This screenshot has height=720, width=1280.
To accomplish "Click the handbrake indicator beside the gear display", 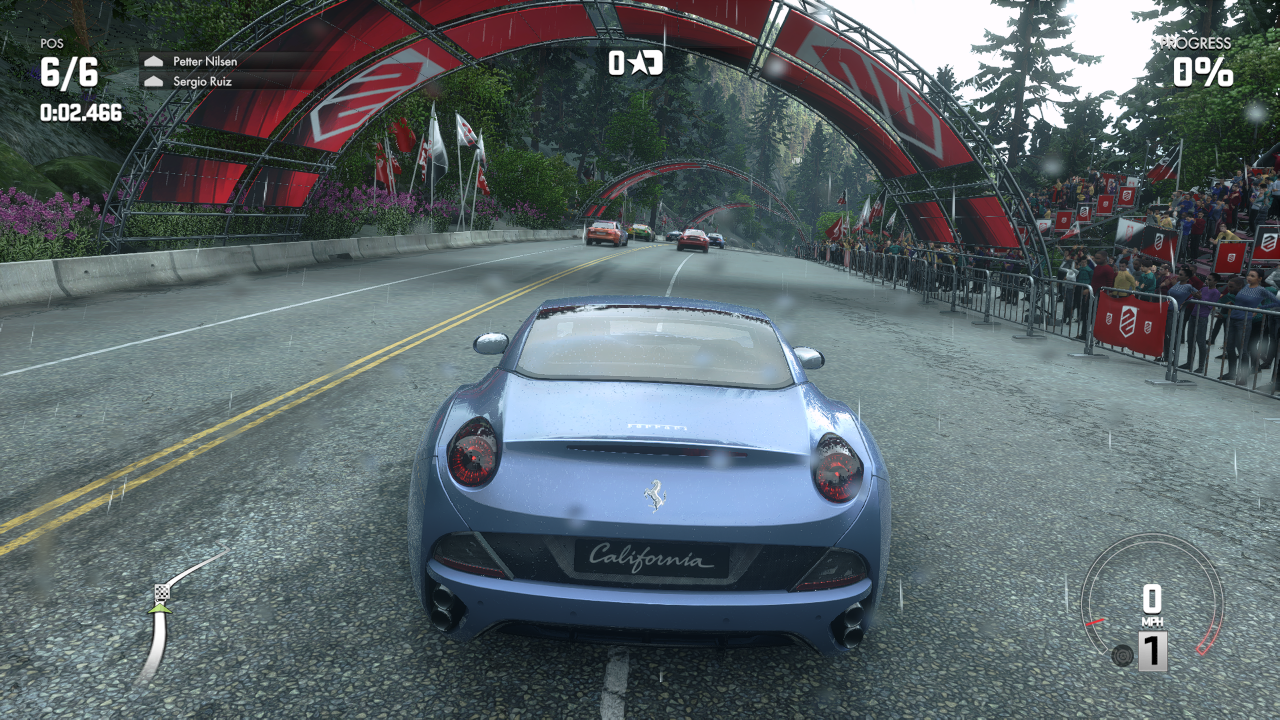I will coord(1122,656).
